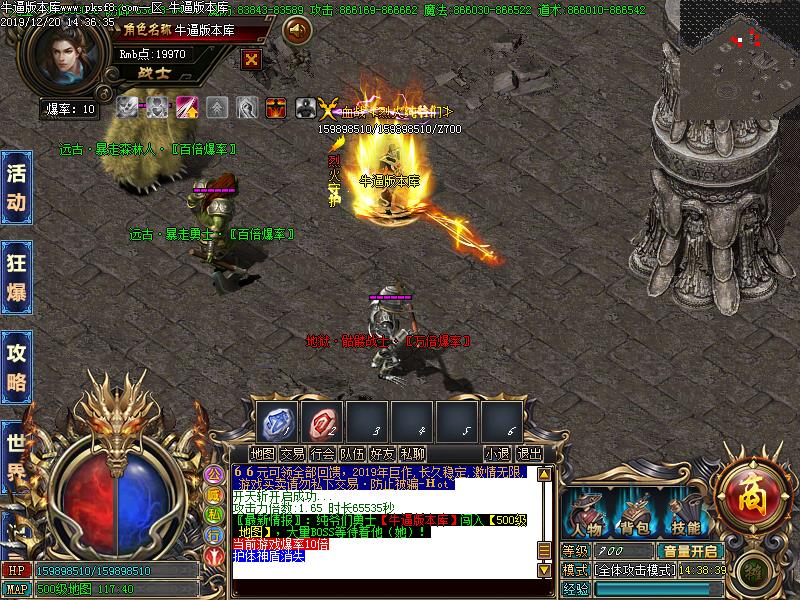
Task: Open the 队伍 team button
Action: [353, 454]
